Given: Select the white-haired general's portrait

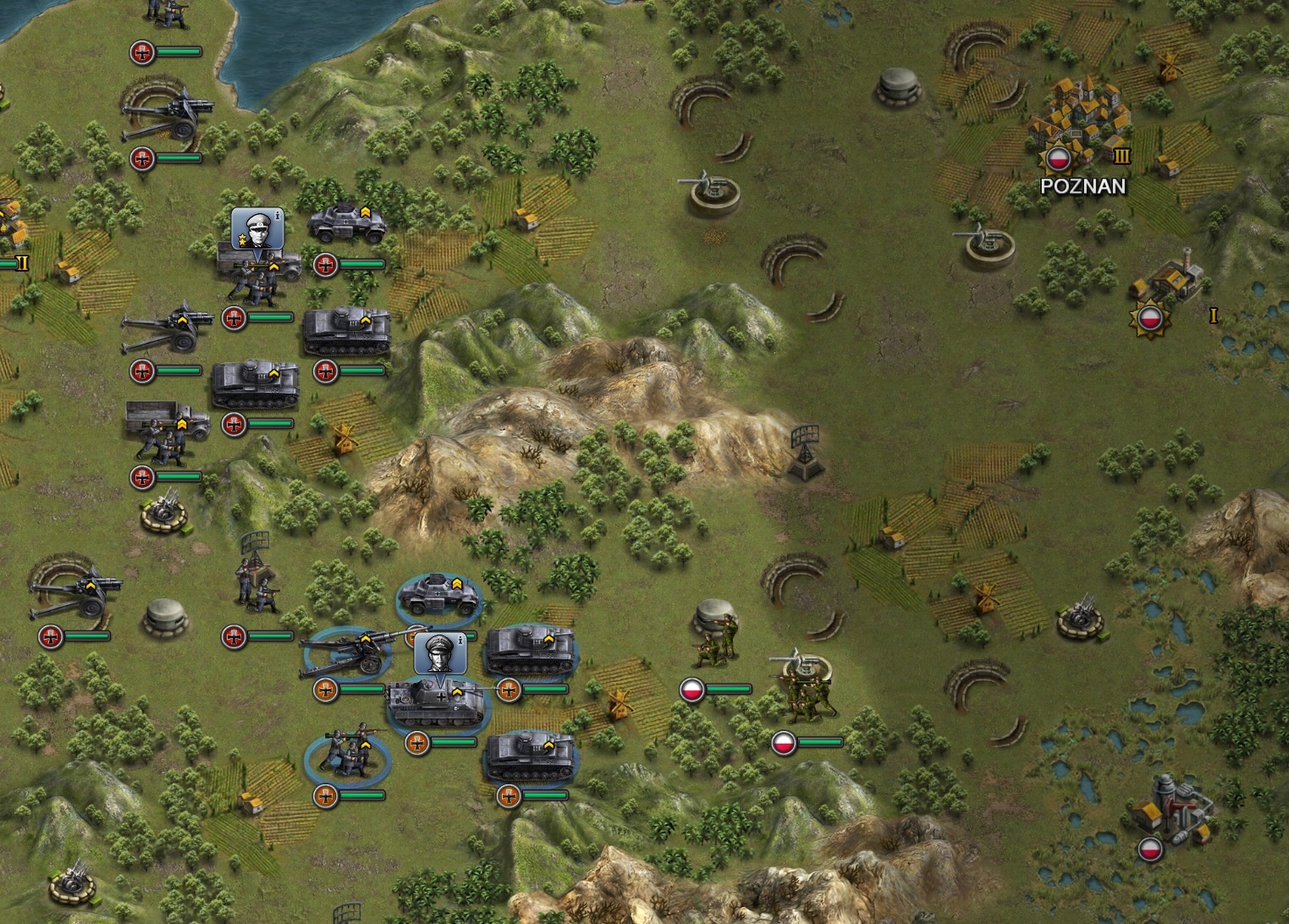Looking at the screenshot, I should click(256, 227).
